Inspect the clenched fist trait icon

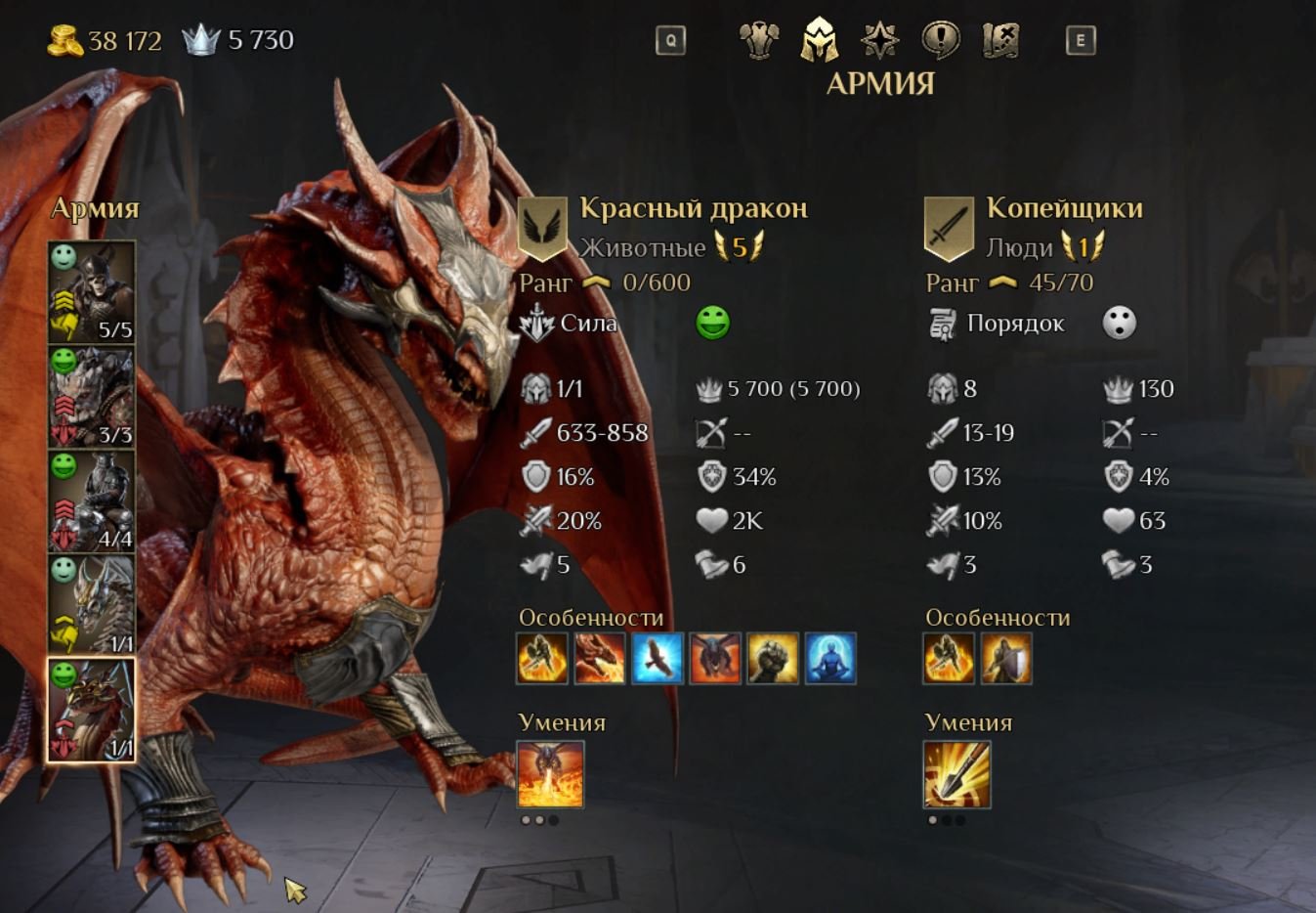click(x=773, y=658)
